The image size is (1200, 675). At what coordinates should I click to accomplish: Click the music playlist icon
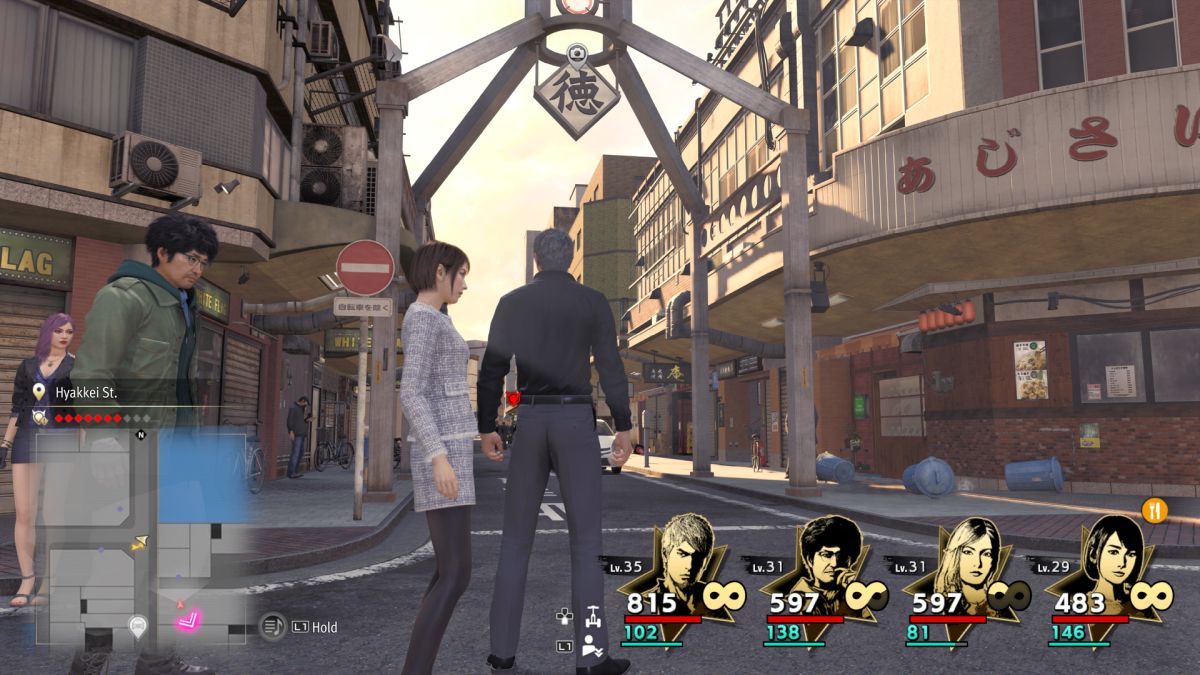(272, 627)
